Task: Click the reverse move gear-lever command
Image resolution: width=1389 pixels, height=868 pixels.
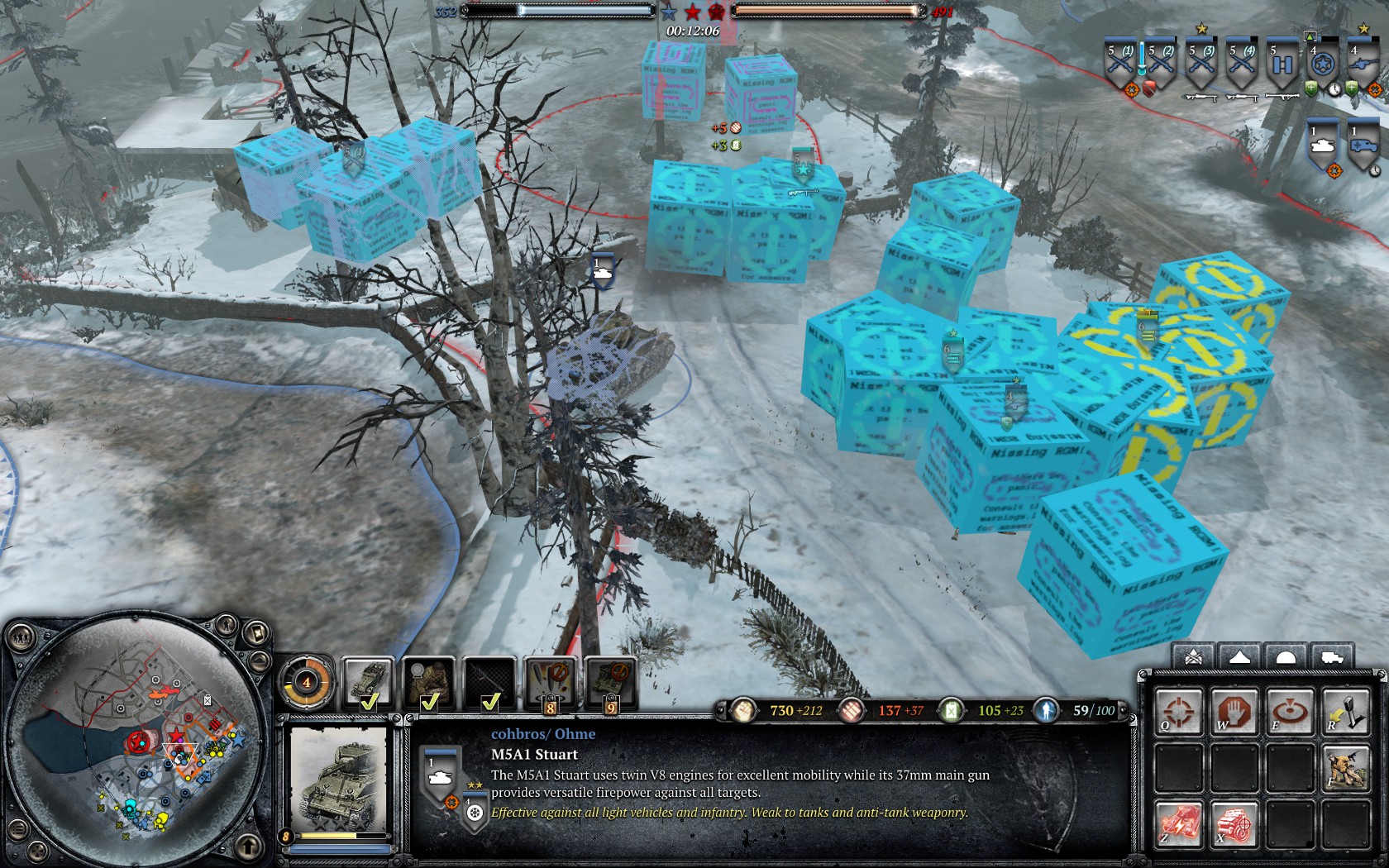Action: coord(1345,713)
